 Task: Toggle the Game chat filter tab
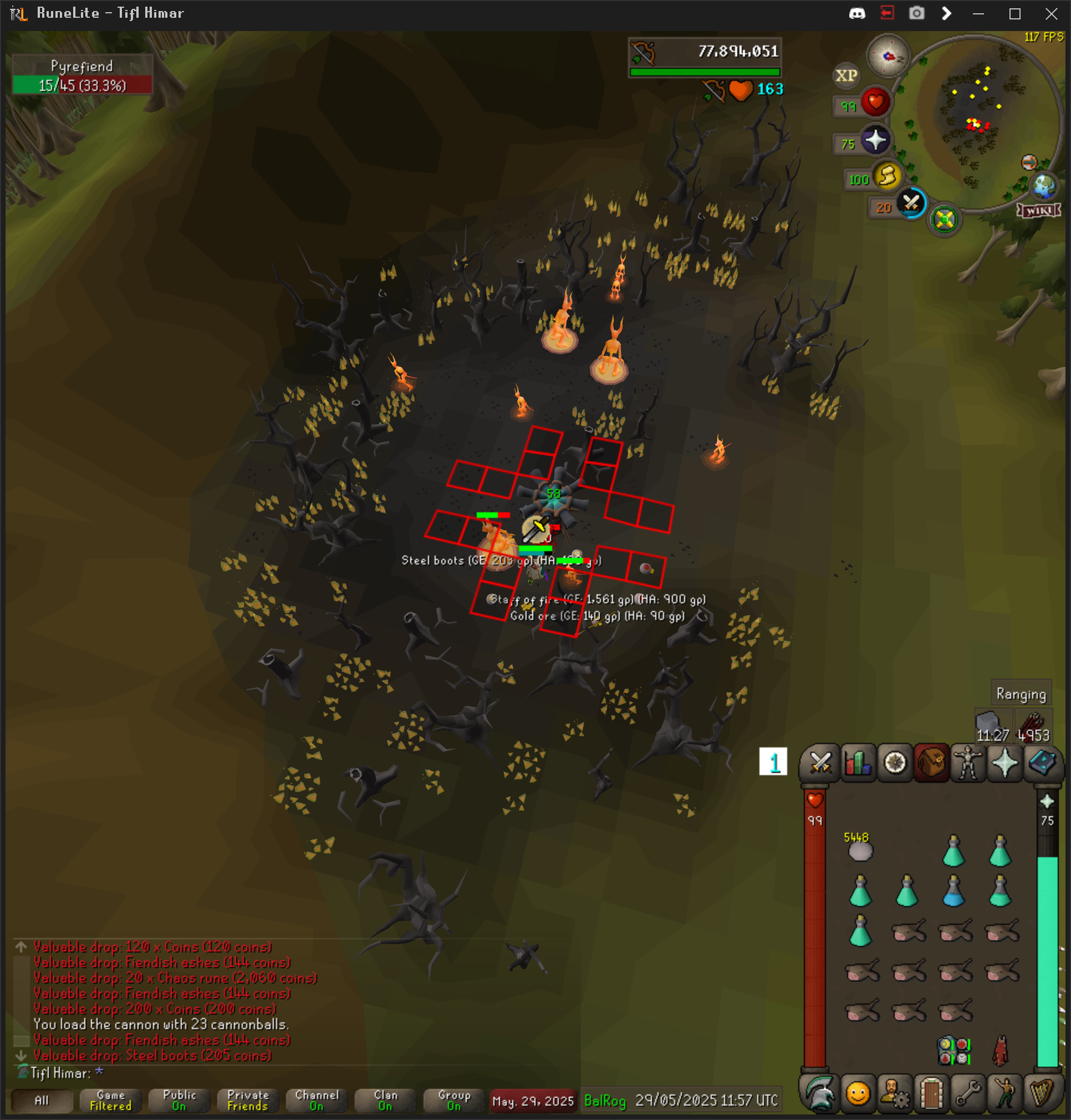110,1100
